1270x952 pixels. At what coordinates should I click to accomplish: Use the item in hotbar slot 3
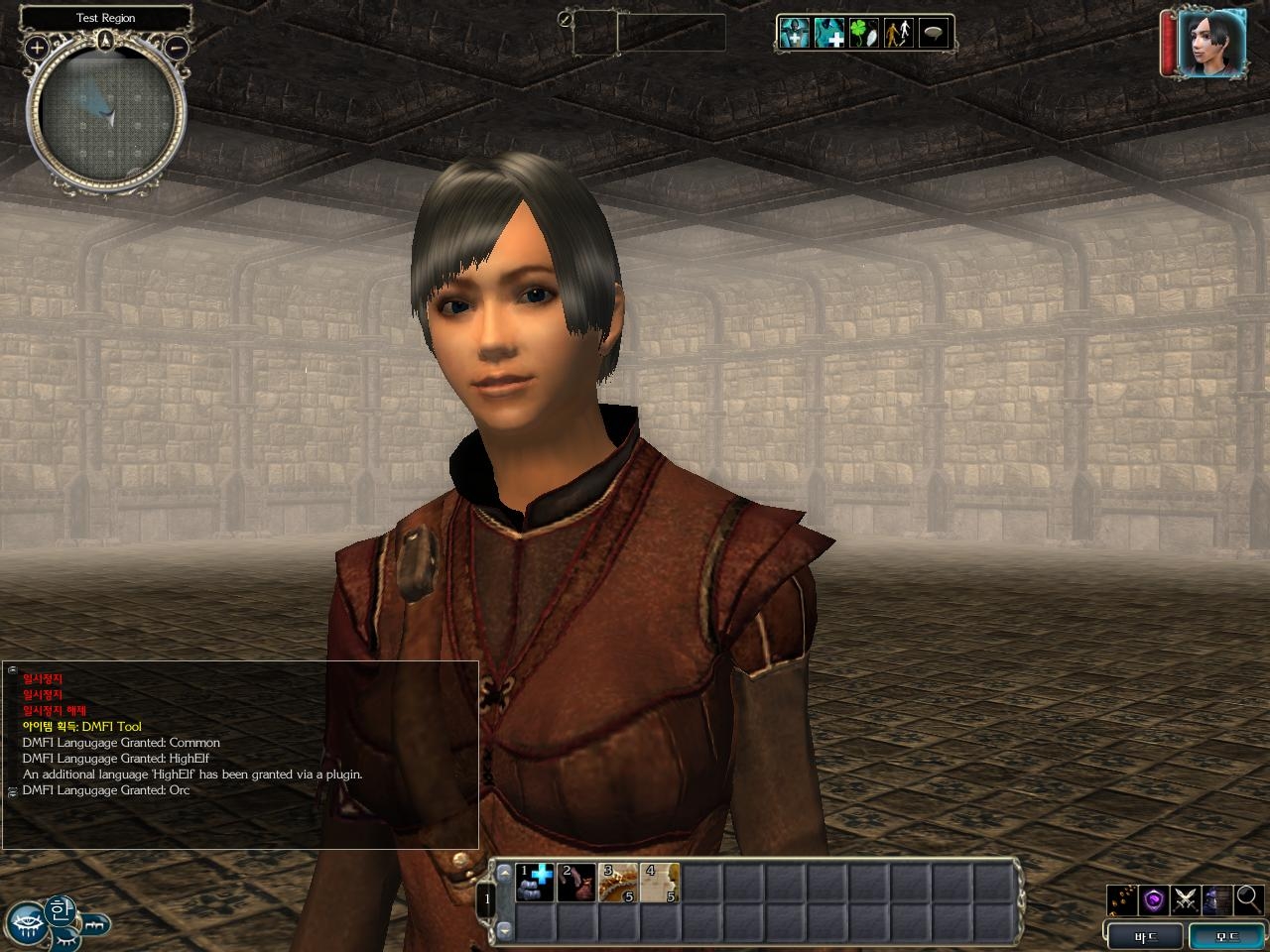click(x=618, y=883)
